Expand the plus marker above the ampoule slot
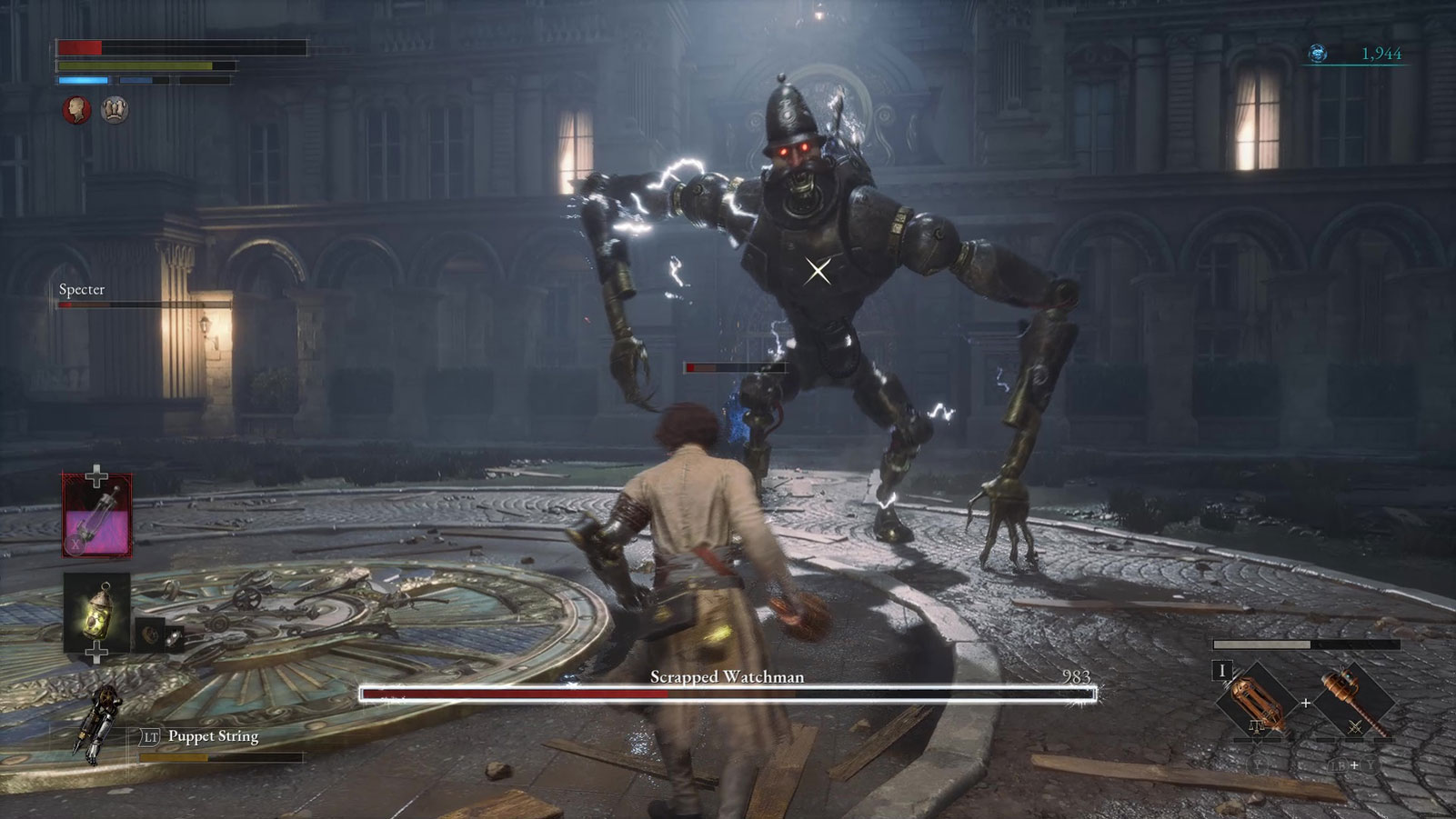The width and height of the screenshot is (1456, 819). [95, 475]
